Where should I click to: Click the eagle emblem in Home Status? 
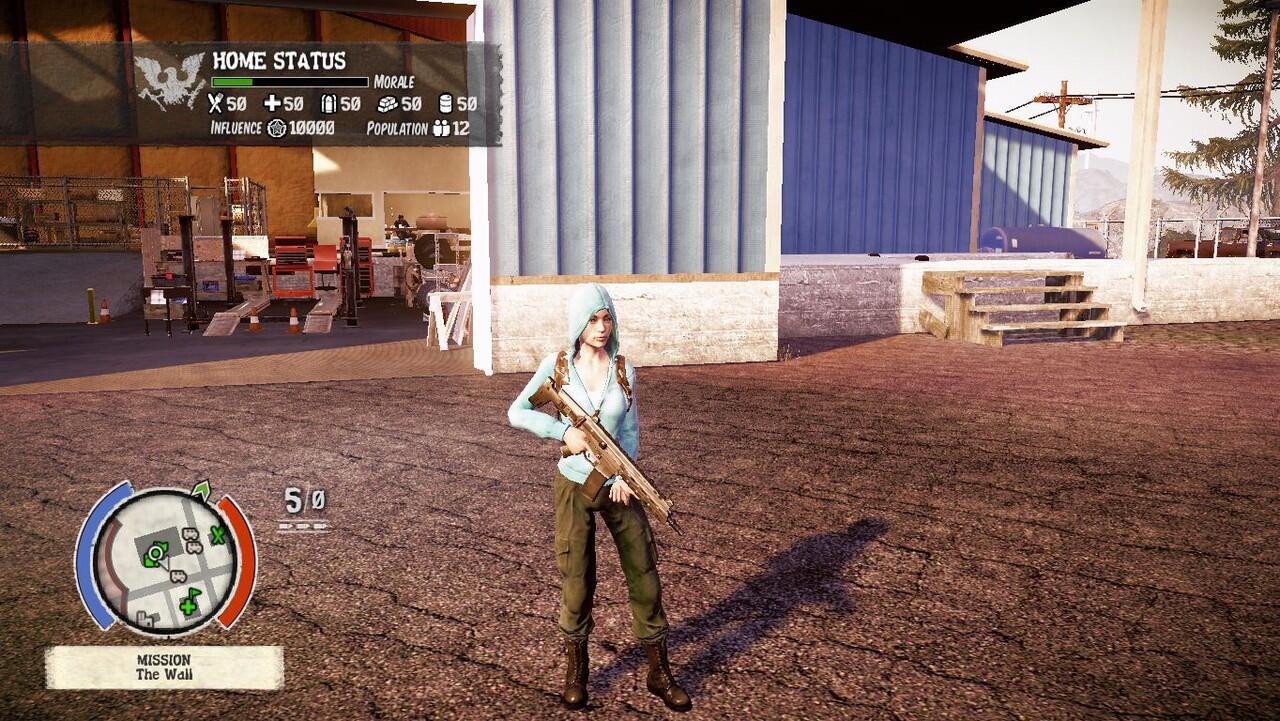(170, 81)
